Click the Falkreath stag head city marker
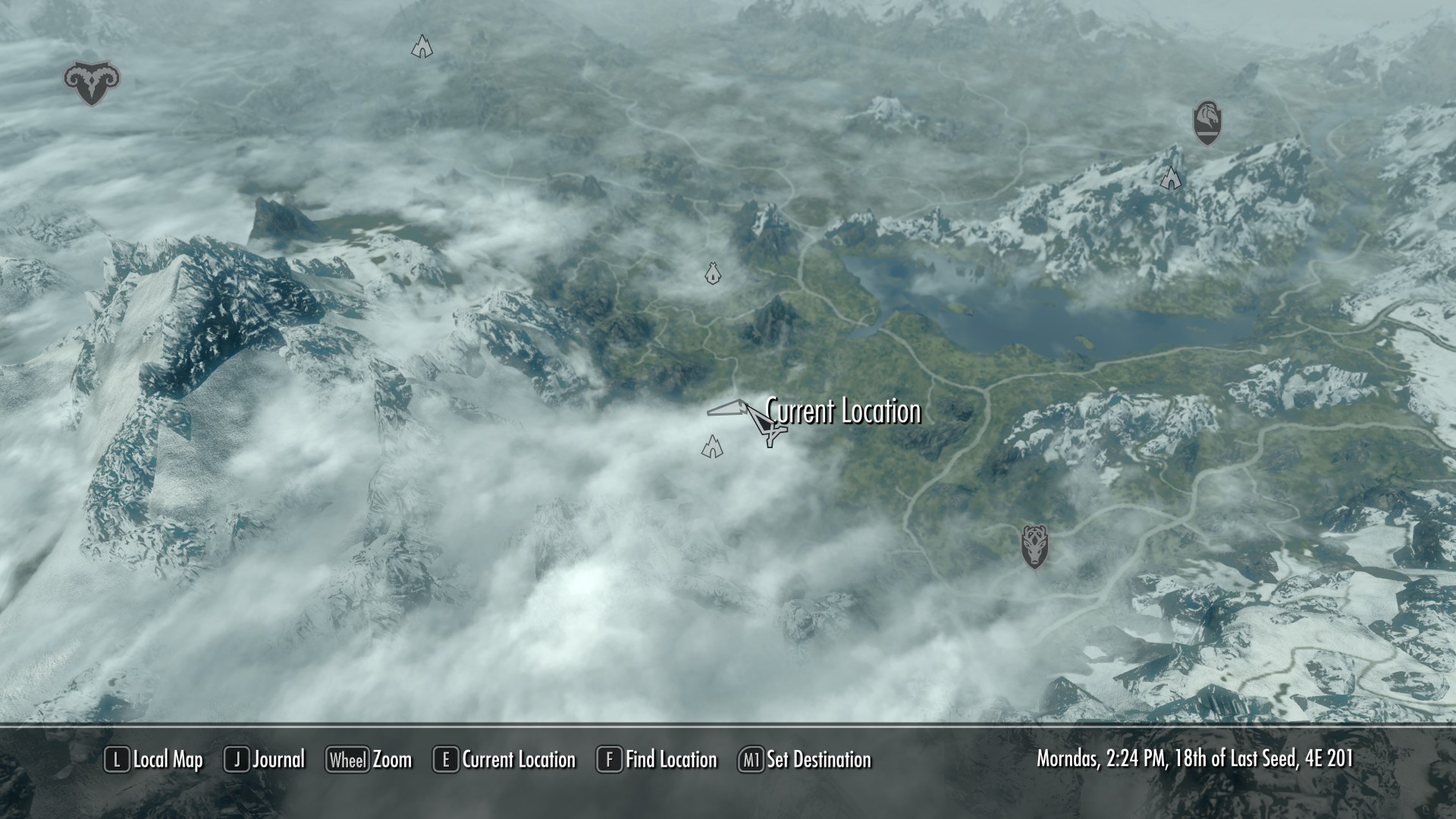Viewport: 1456px width, 819px height. click(x=1034, y=546)
